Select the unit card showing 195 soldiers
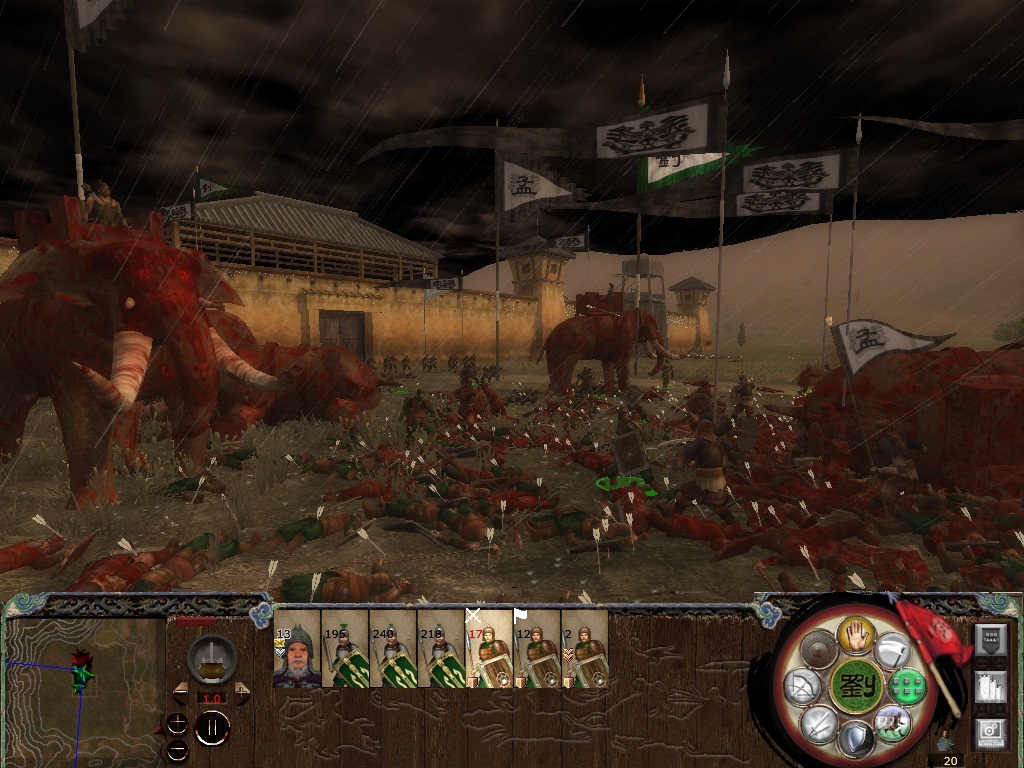This screenshot has width=1024, height=768. click(345, 649)
